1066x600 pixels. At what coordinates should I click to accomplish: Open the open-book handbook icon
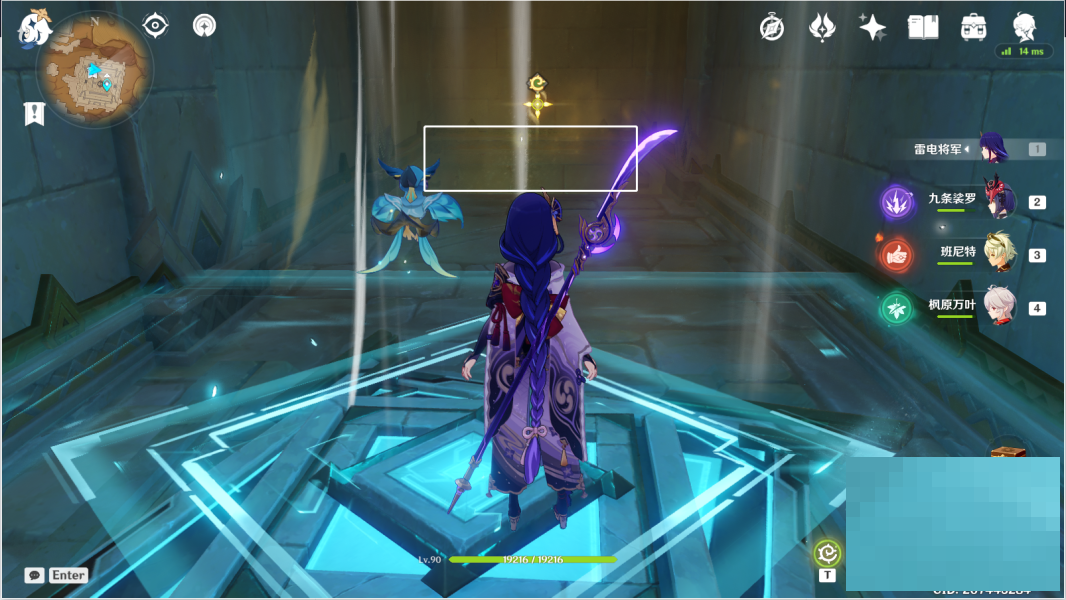[922, 27]
